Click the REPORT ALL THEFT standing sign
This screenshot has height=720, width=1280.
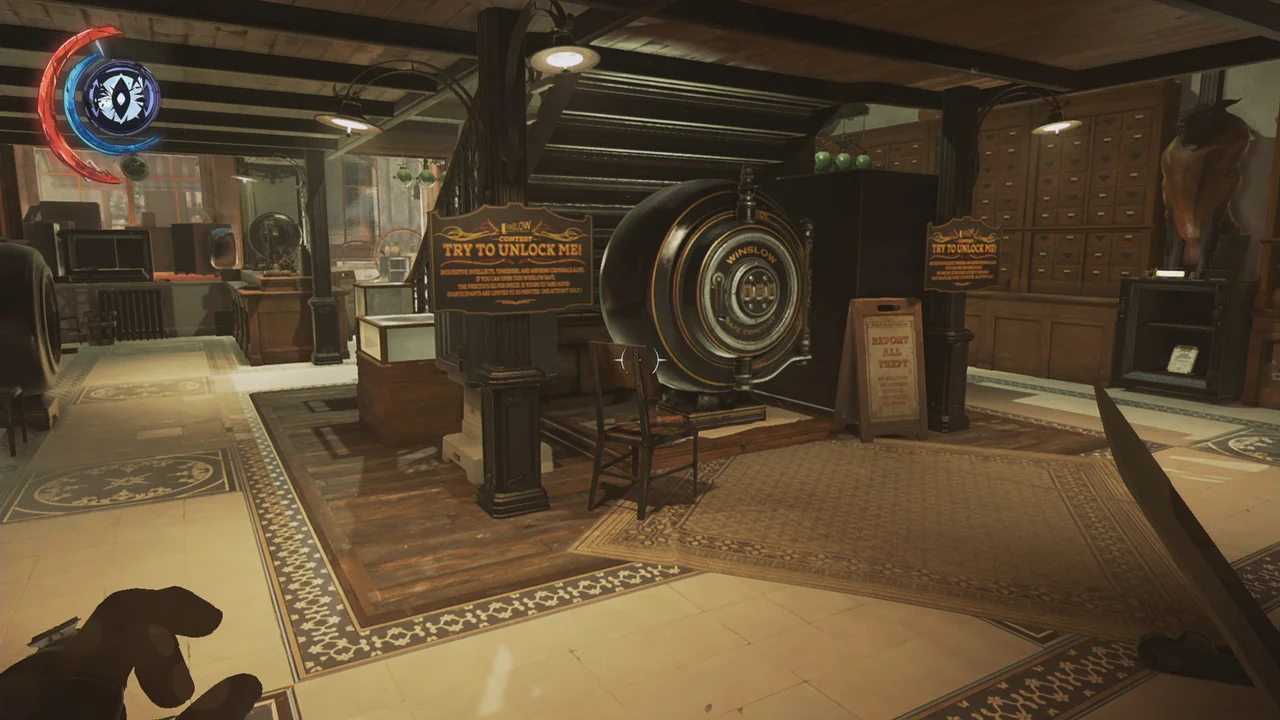pos(884,365)
